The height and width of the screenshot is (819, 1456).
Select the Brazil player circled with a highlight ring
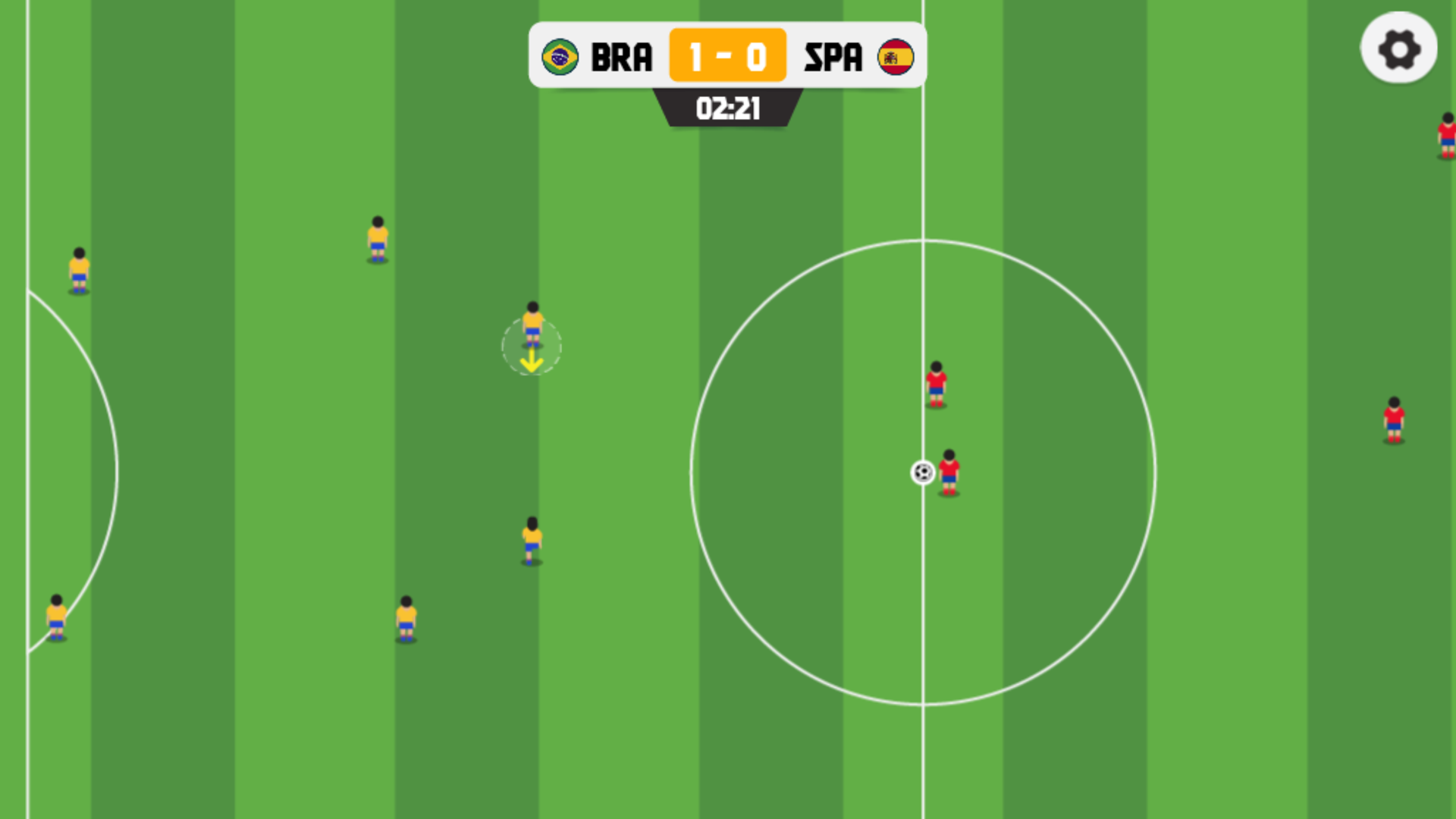tap(532, 326)
